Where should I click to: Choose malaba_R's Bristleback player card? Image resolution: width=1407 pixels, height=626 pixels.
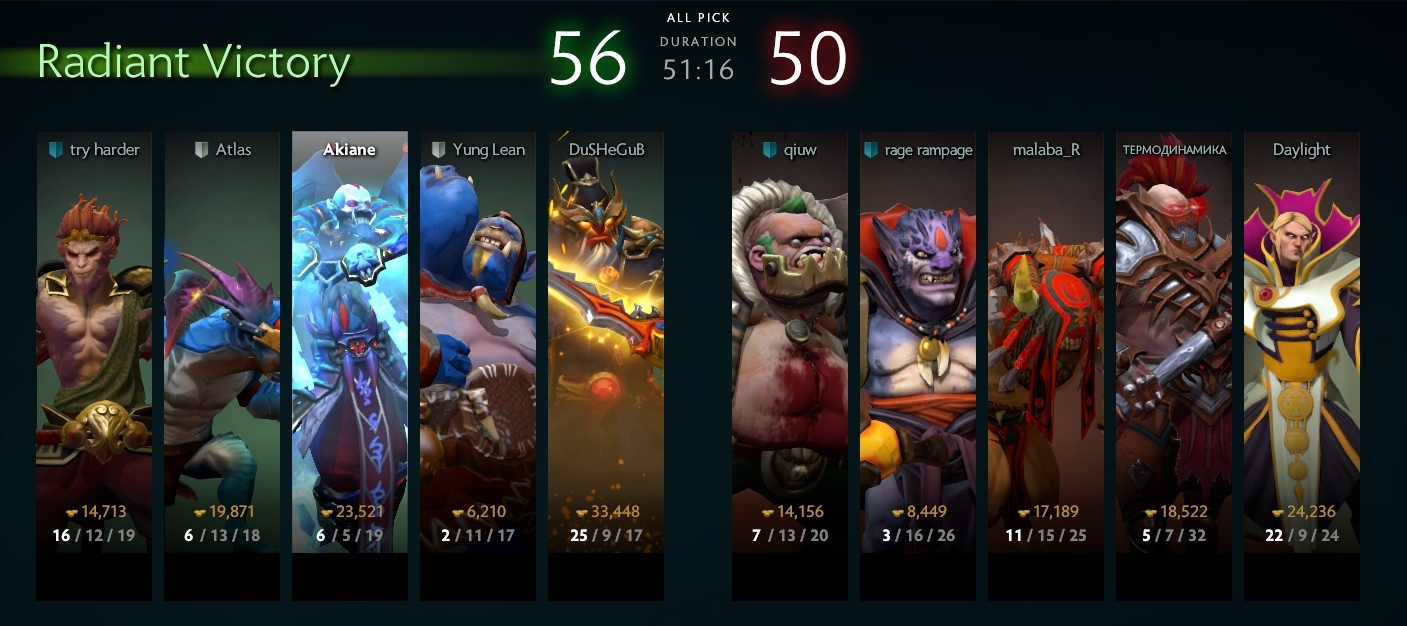pos(1046,340)
